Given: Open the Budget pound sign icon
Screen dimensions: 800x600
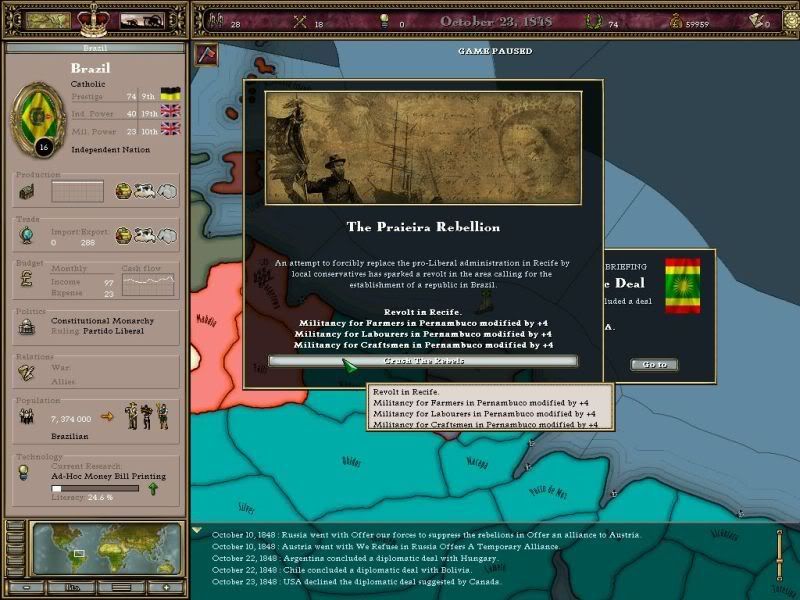Looking at the screenshot, I should coord(27,281).
